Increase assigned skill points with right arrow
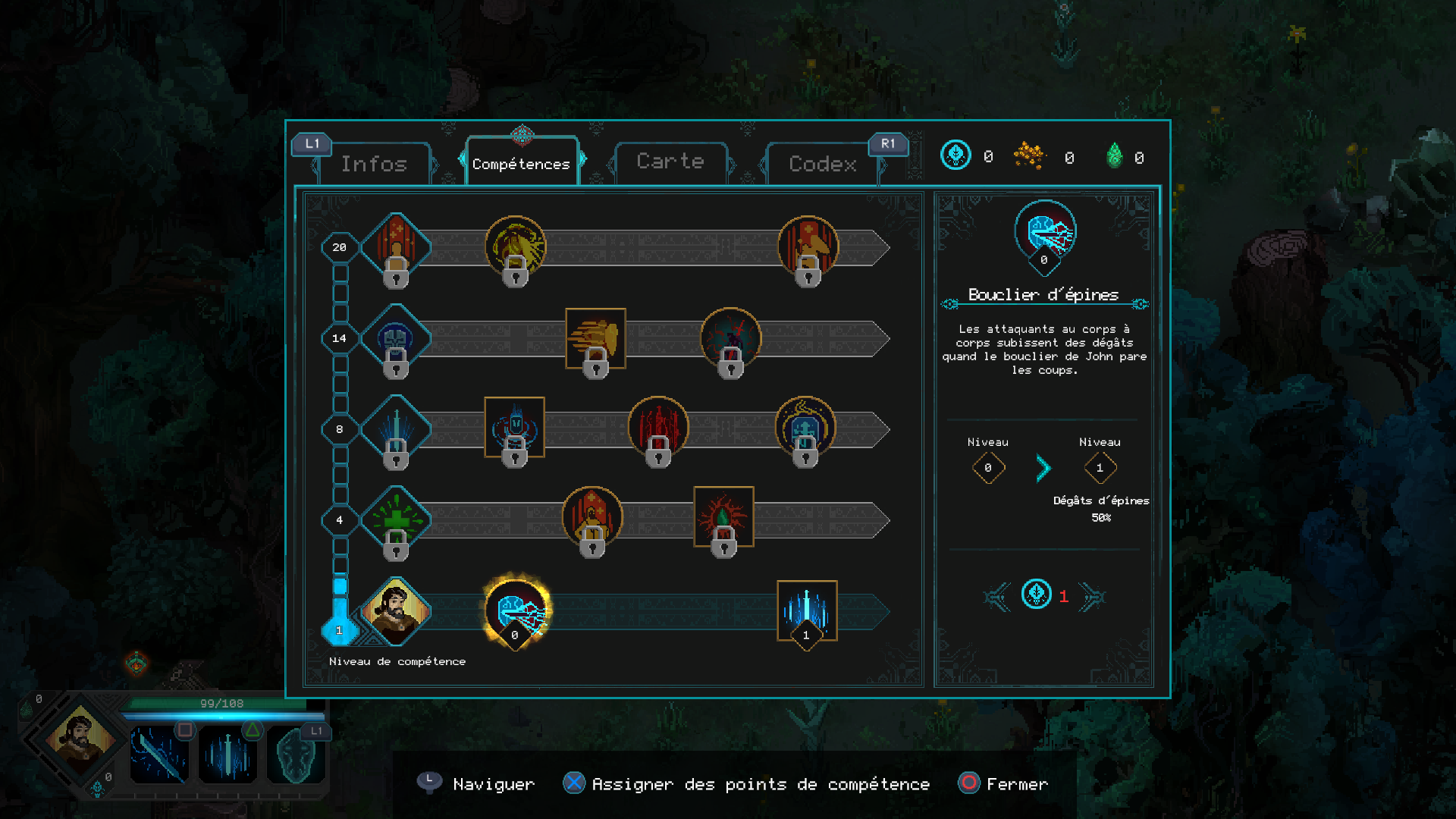This screenshot has height=819, width=1456. tap(1093, 597)
